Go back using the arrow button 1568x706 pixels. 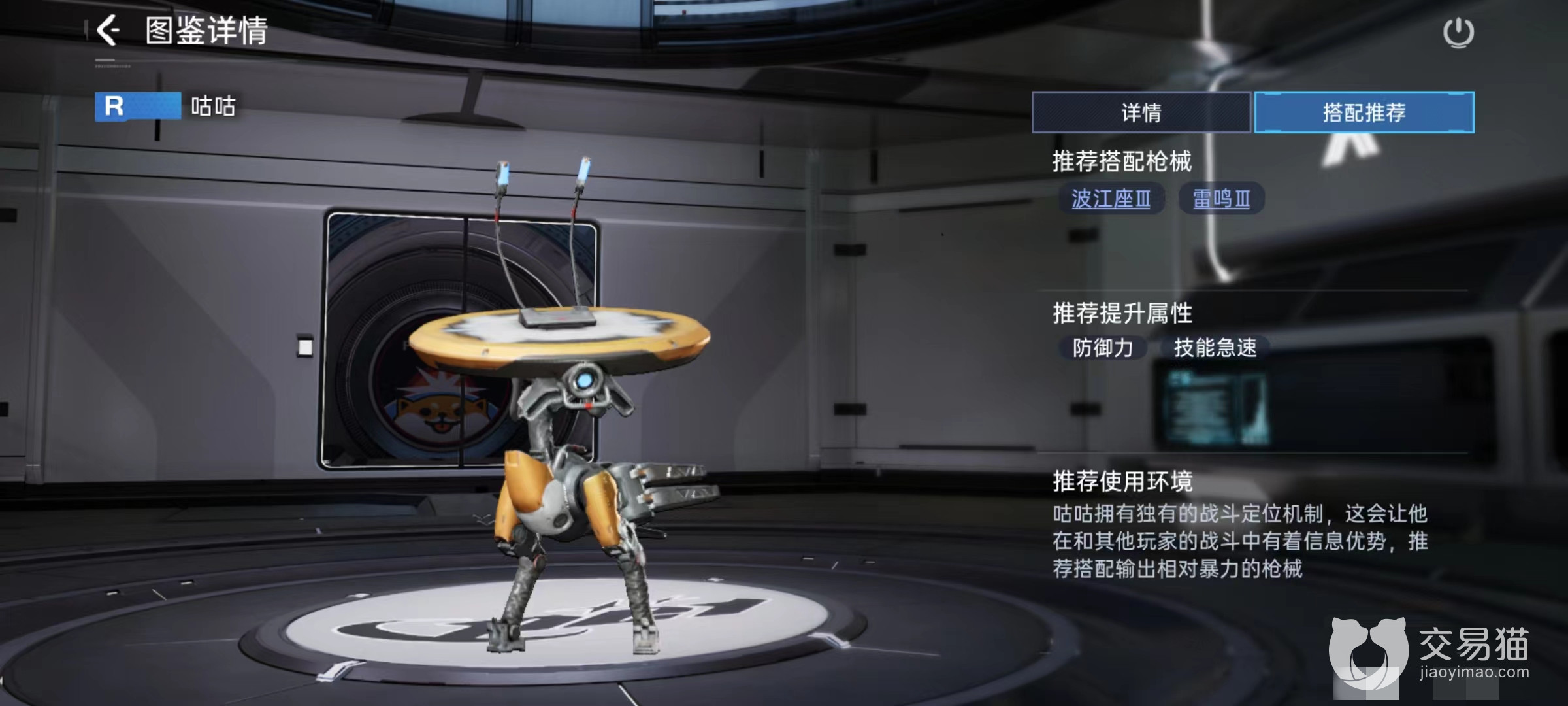click(108, 31)
